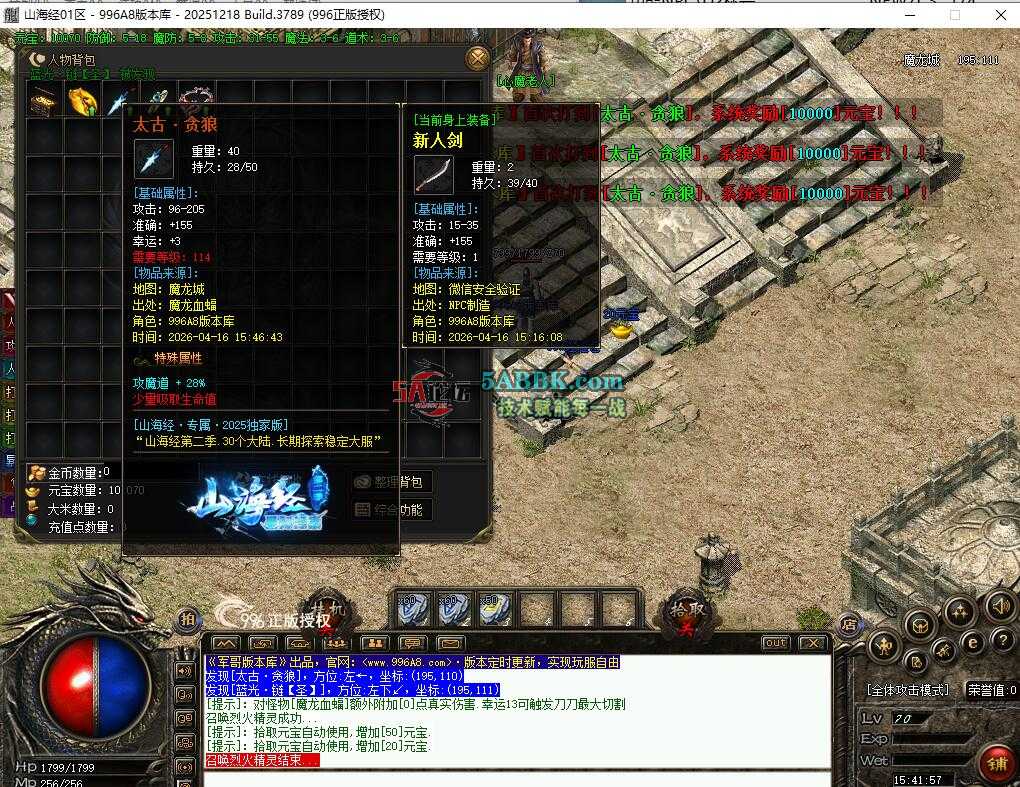Click the chat panel's out button
The height and width of the screenshot is (787, 1020).
click(775, 643)
